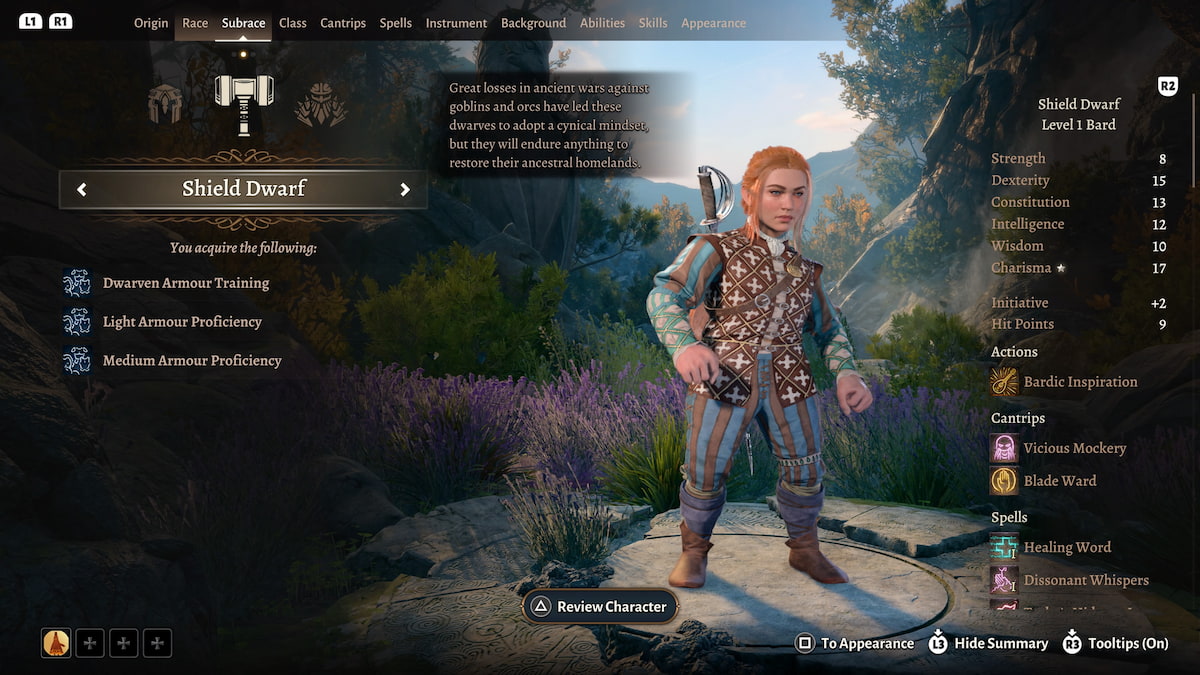Screen dimensions: 1200x675
Task: Select the Dwarven Armour Training feature
Action: tap(185, 283)
